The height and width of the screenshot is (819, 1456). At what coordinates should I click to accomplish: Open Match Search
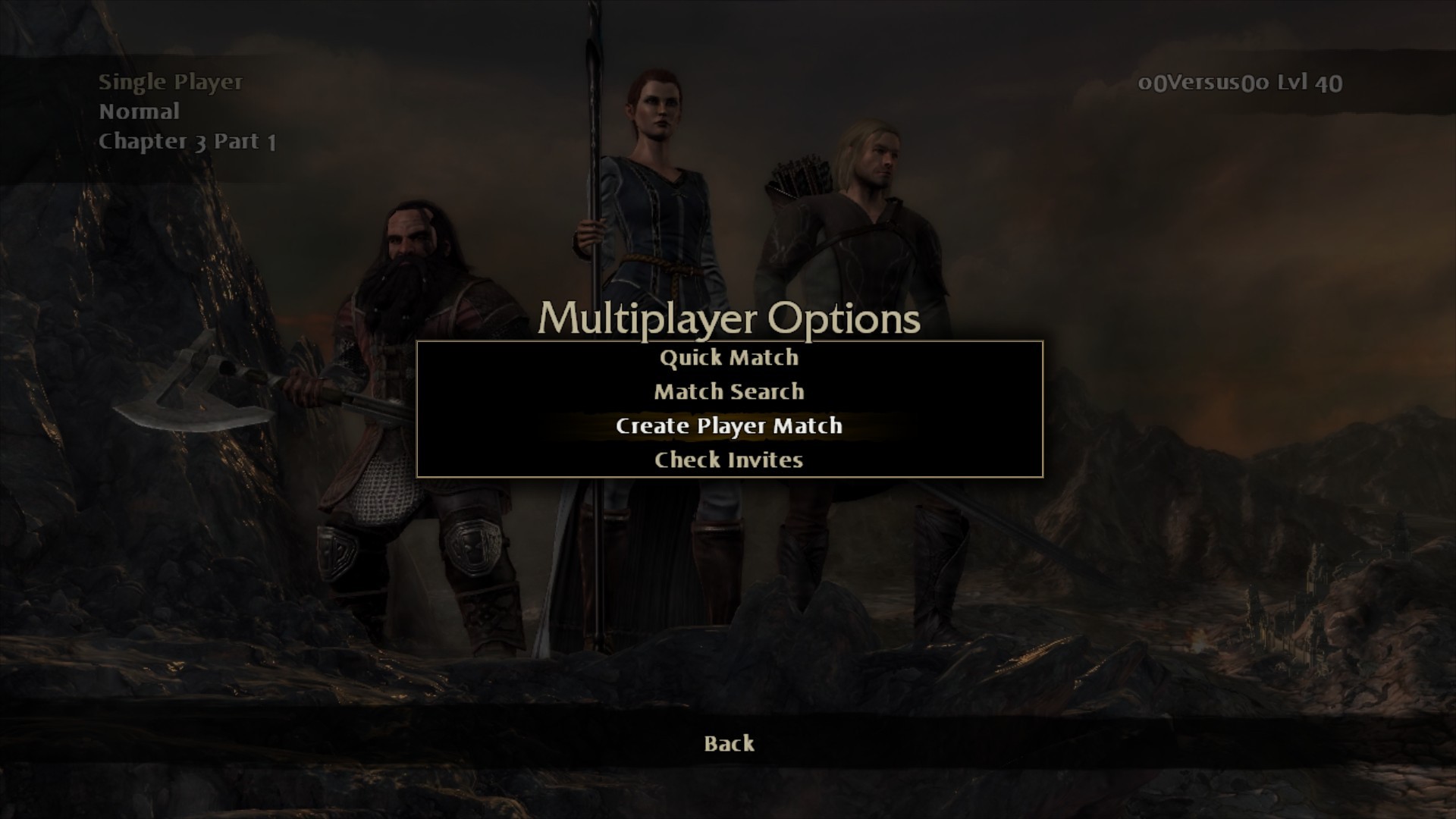point(729,392)
